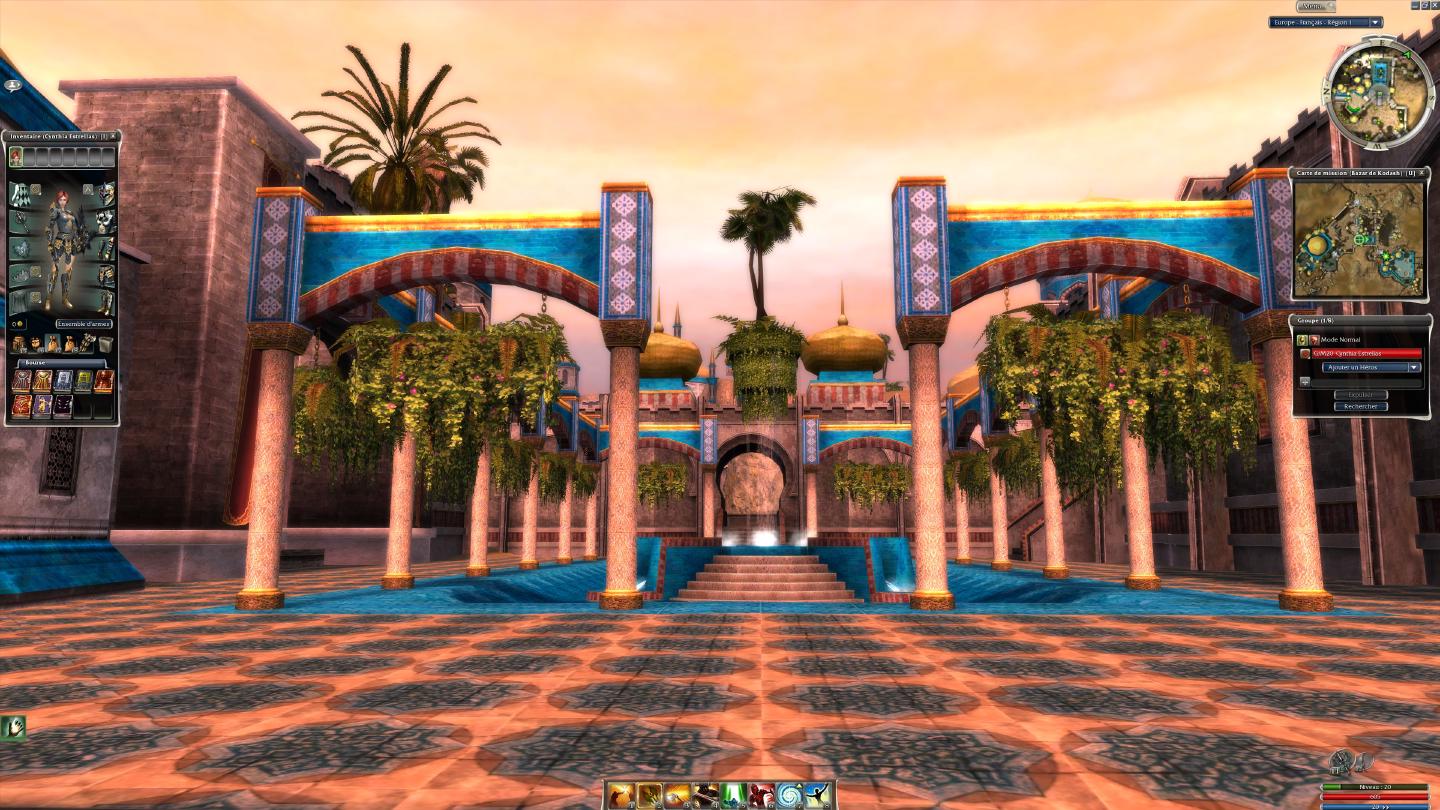
Task: Use the first skill in the skill bar
Action: click(622, 796)
